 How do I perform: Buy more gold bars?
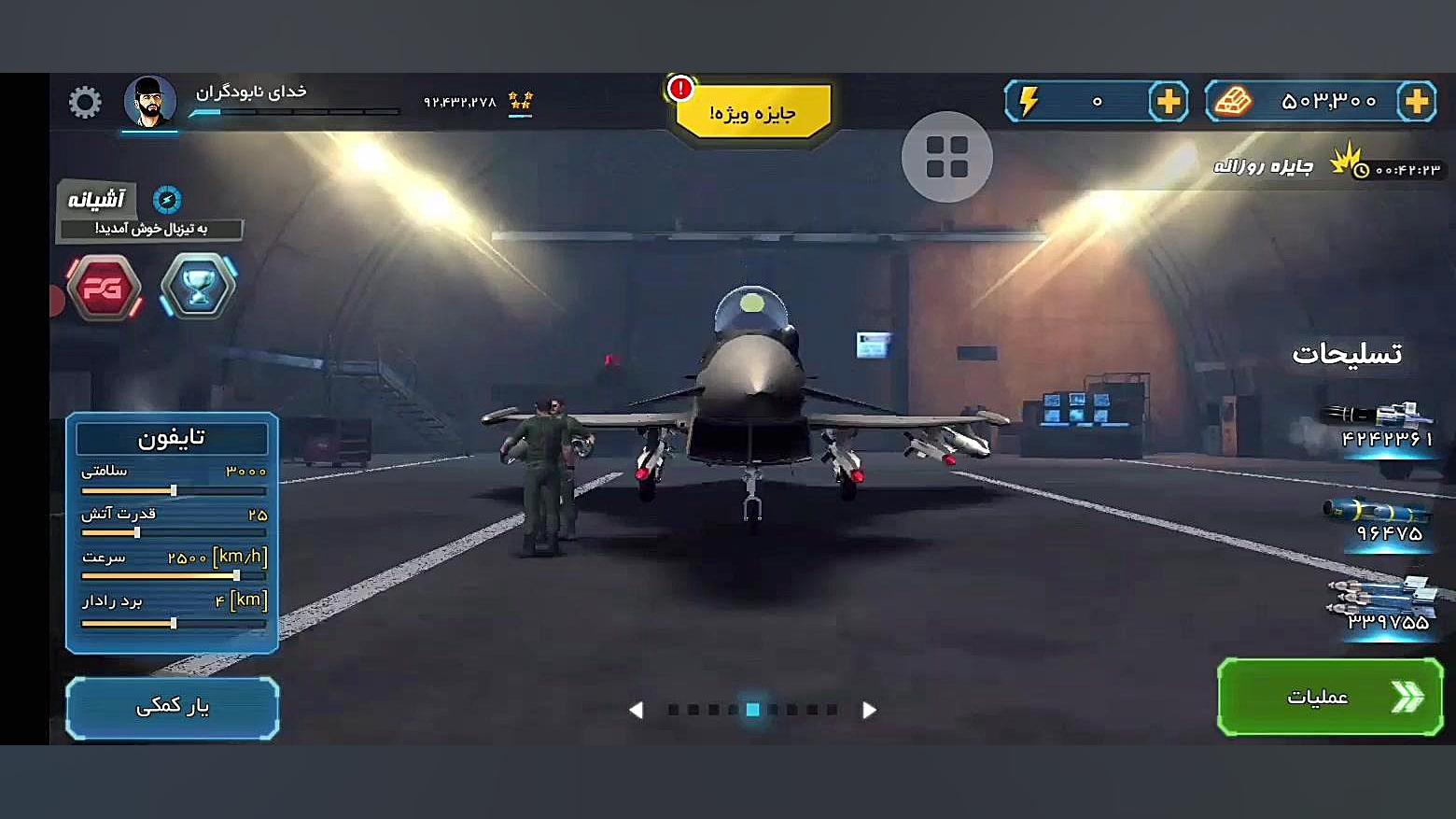pyautogui.click(x=1416, y=101)
